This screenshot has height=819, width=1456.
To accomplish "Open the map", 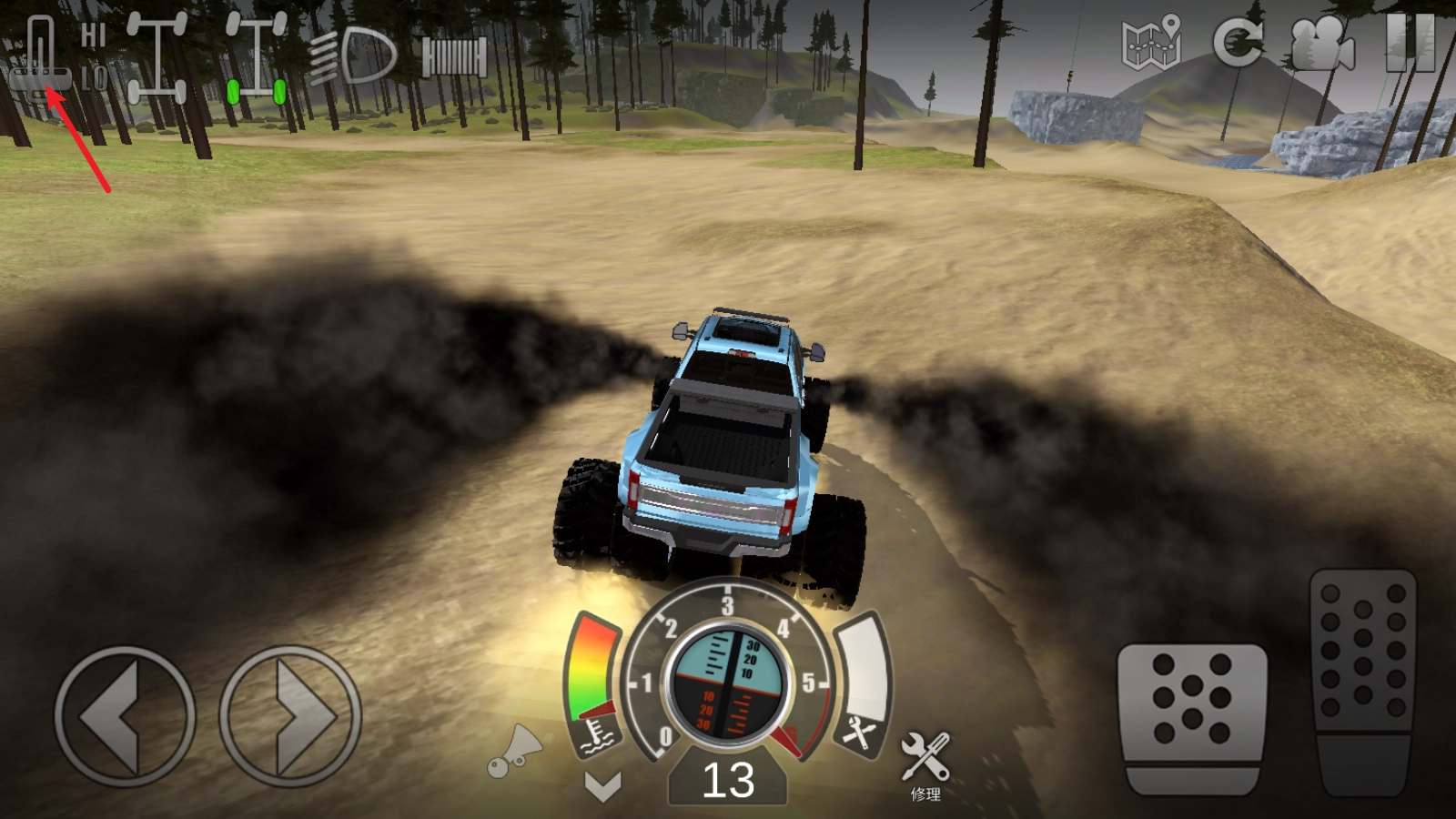I will pyautogui.click(x=1151, y=44).
